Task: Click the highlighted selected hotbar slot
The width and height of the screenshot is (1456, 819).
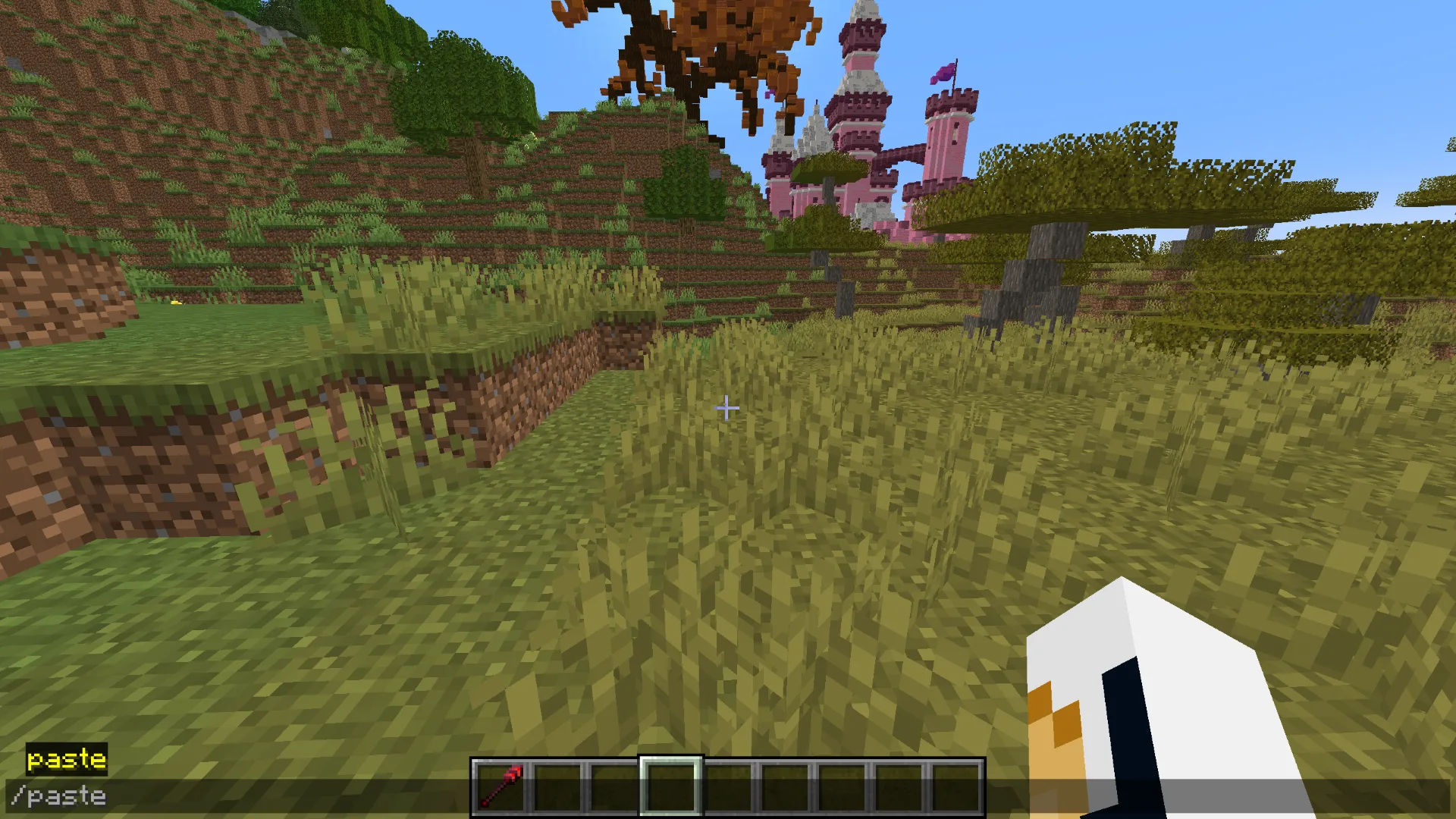Action: (x=671, y=786)
